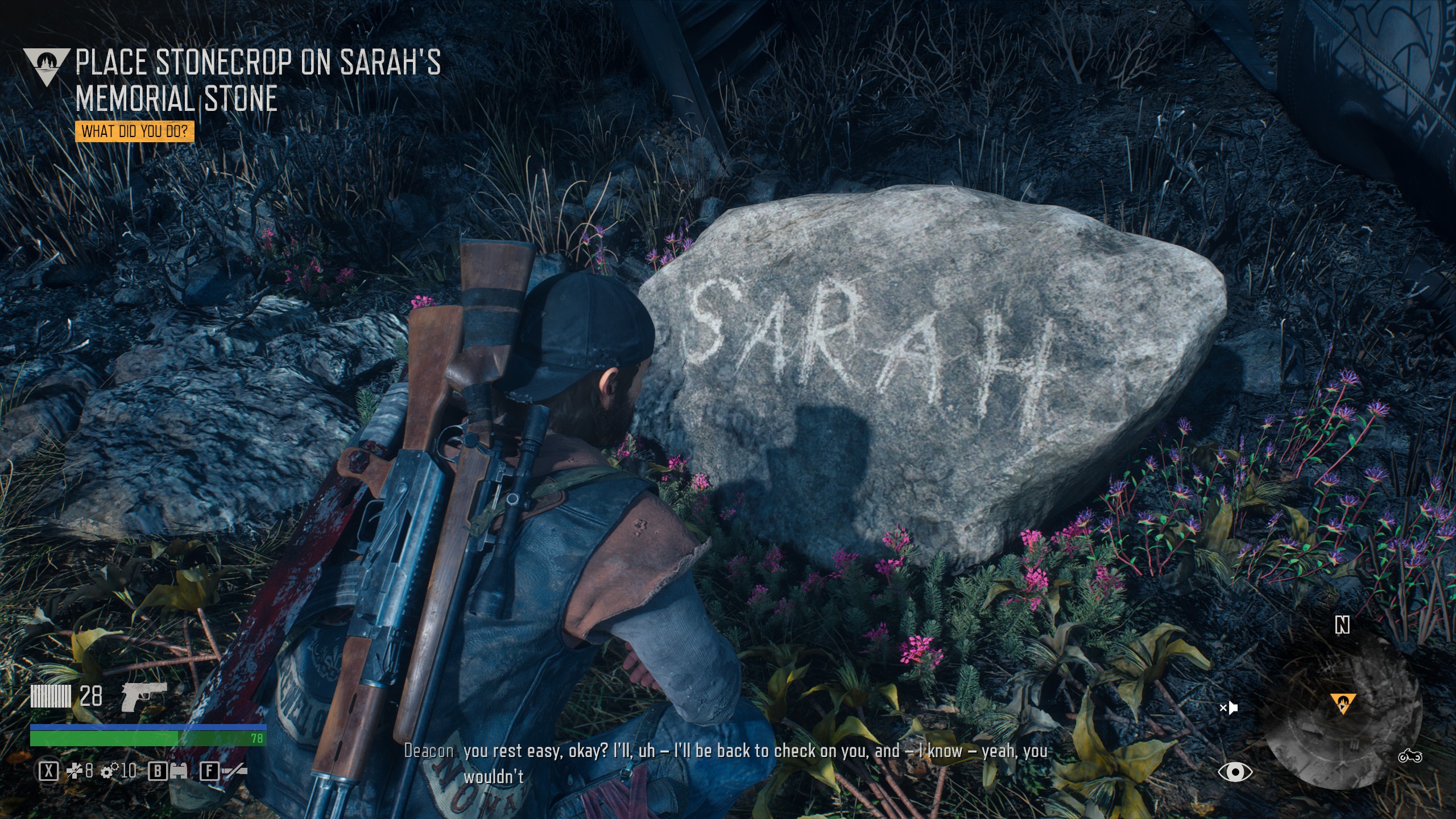
Task: Select the bandage healing item icon
Action: pos(75,771)
